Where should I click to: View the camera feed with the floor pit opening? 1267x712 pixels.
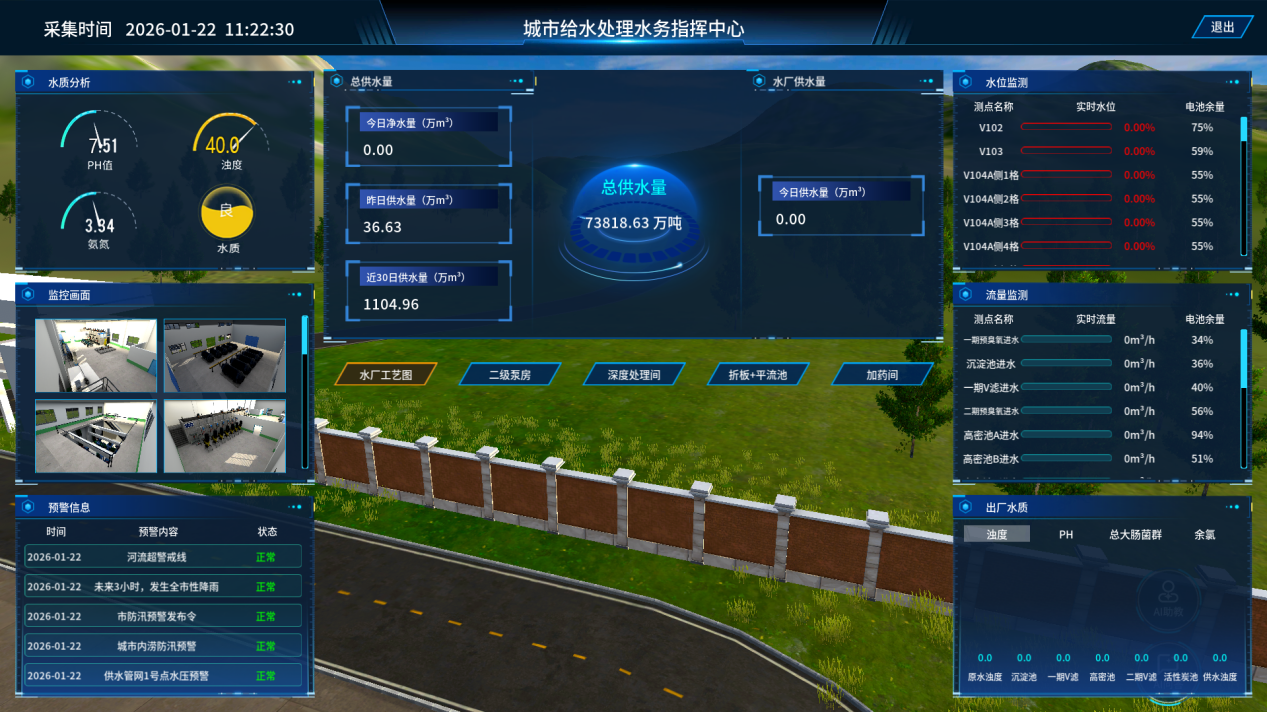(96, 436)
